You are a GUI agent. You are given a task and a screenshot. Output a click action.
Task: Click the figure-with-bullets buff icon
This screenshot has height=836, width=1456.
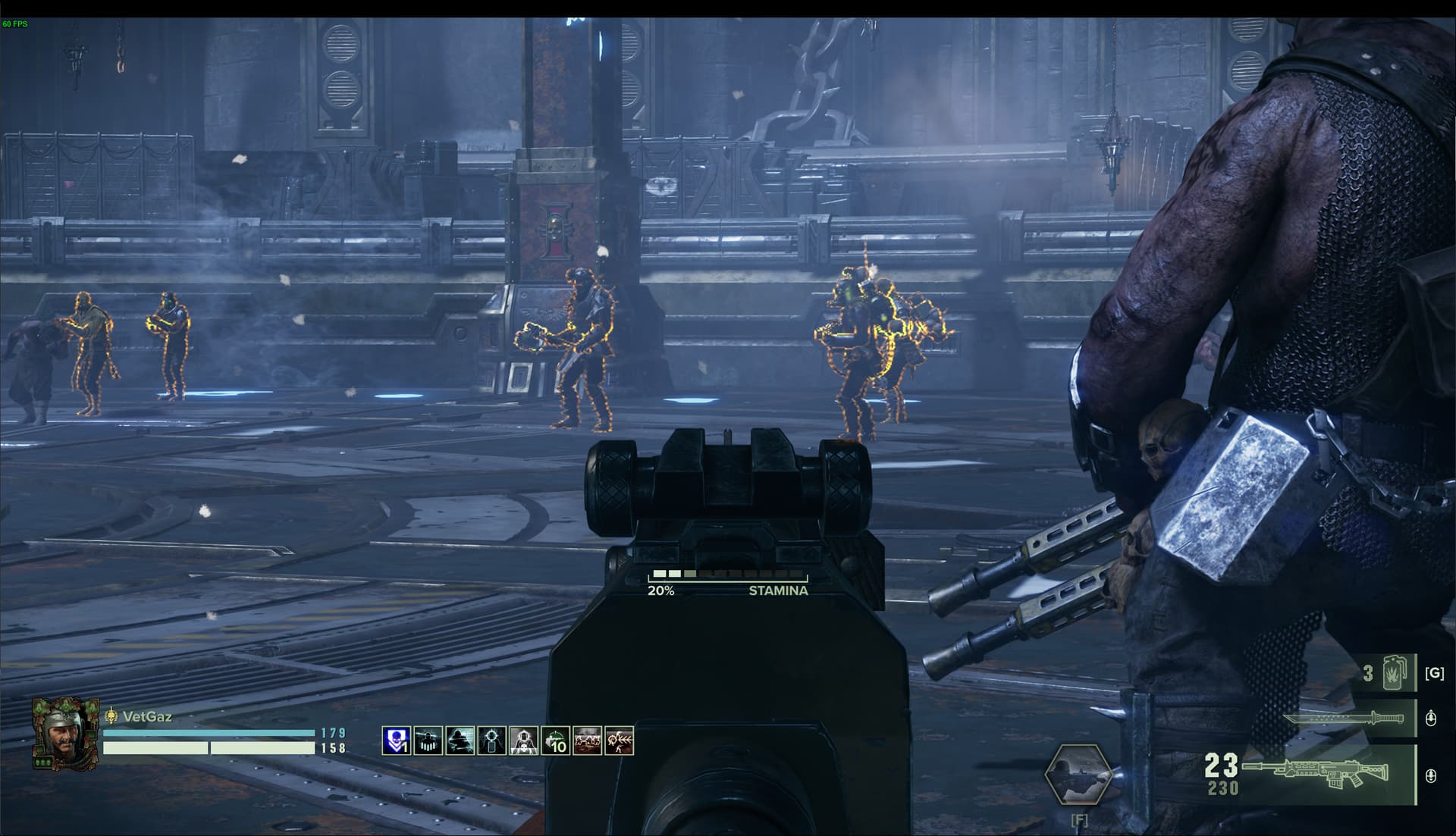point(428,741)
